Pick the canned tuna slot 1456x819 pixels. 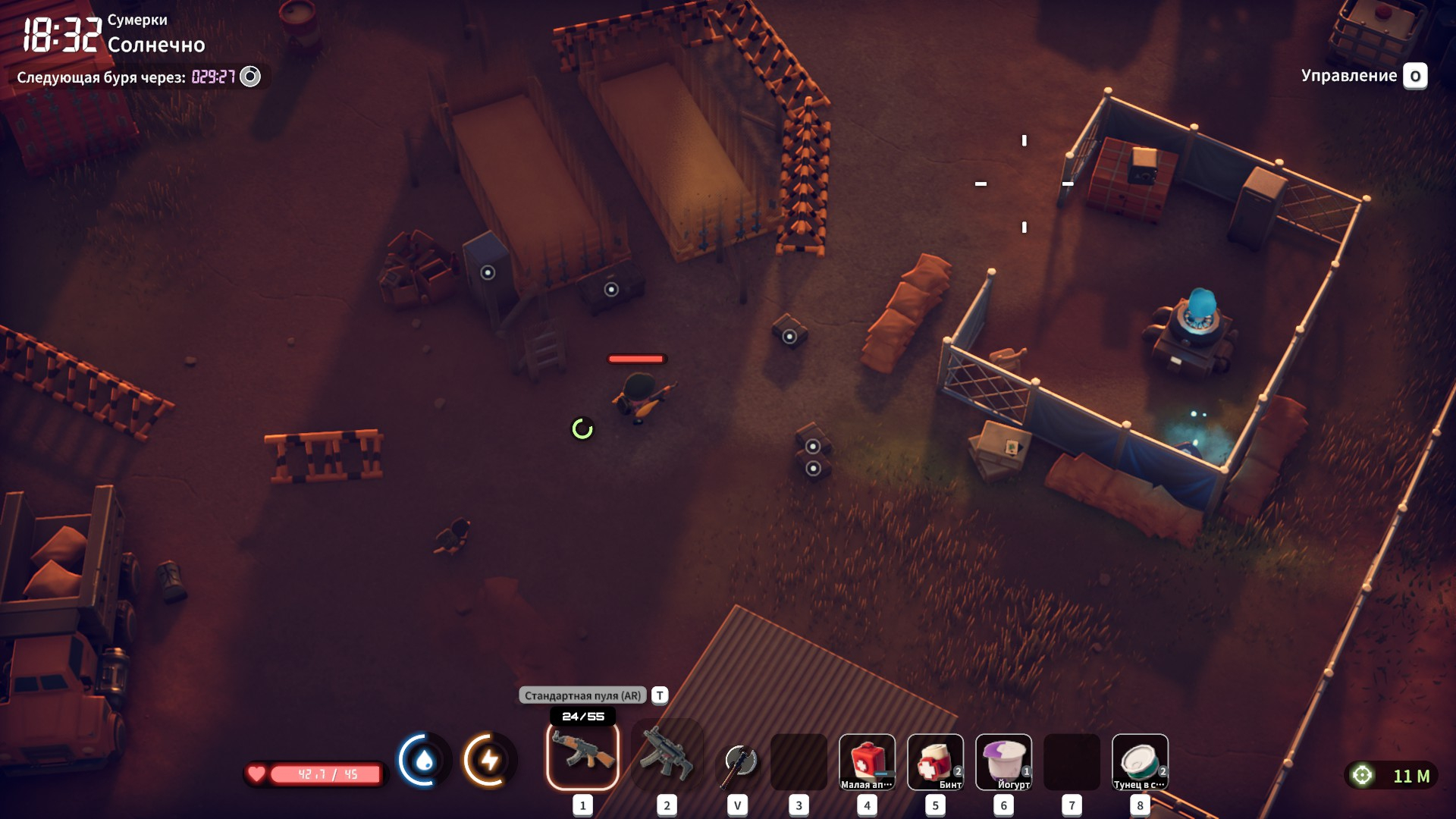pyautogui.click(x=1140, y=761)
